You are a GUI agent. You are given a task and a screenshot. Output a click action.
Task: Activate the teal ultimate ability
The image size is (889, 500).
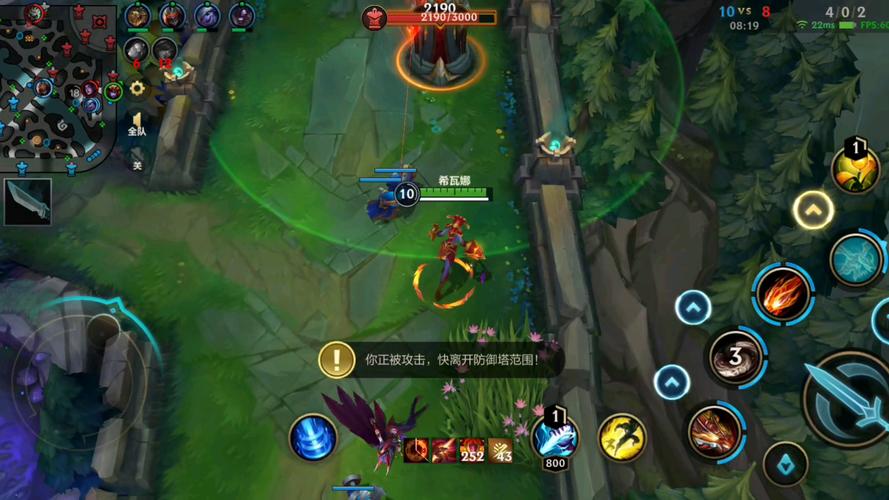pos(856,260)
